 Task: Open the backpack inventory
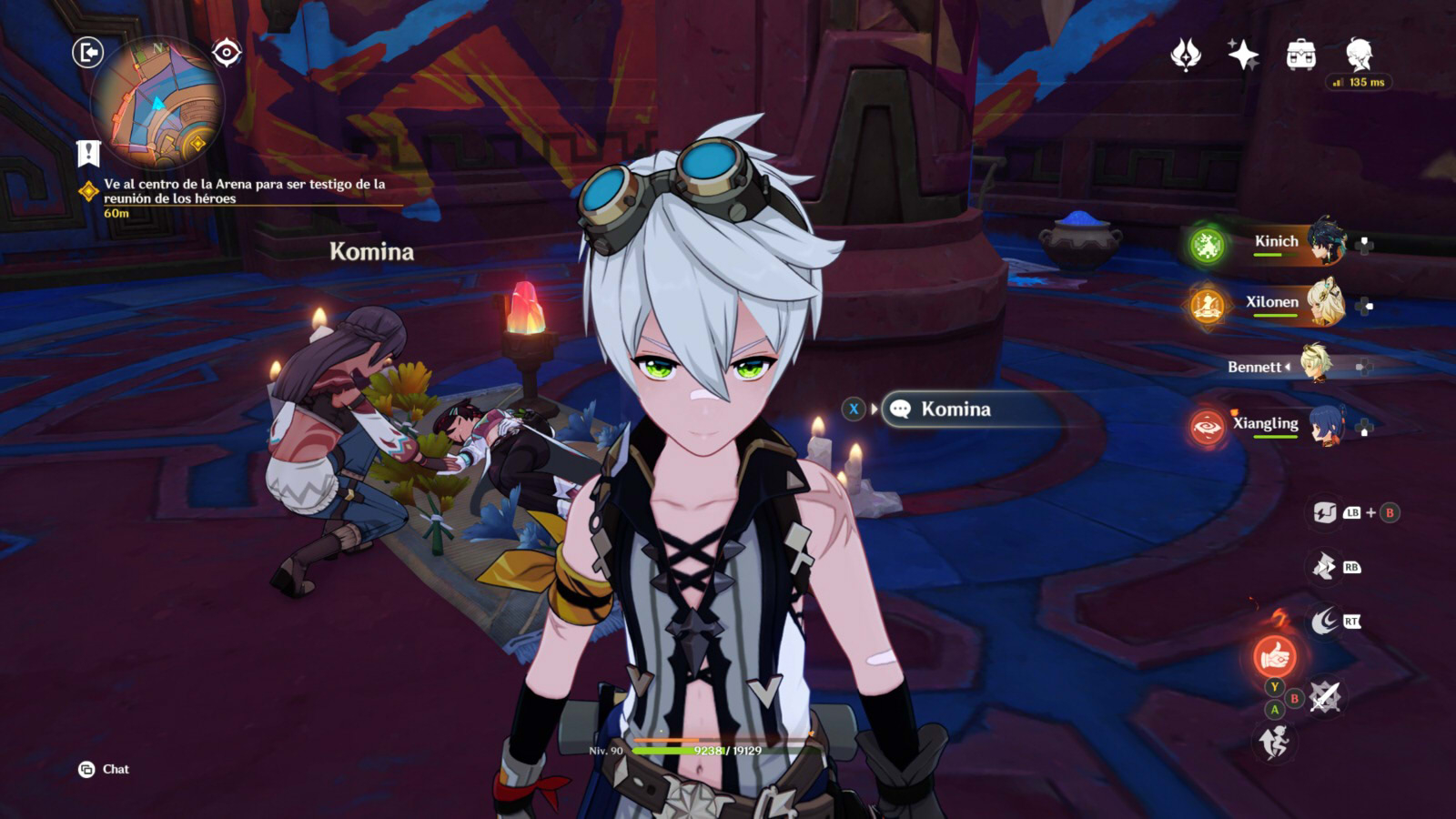click(x=1301, y=56)
